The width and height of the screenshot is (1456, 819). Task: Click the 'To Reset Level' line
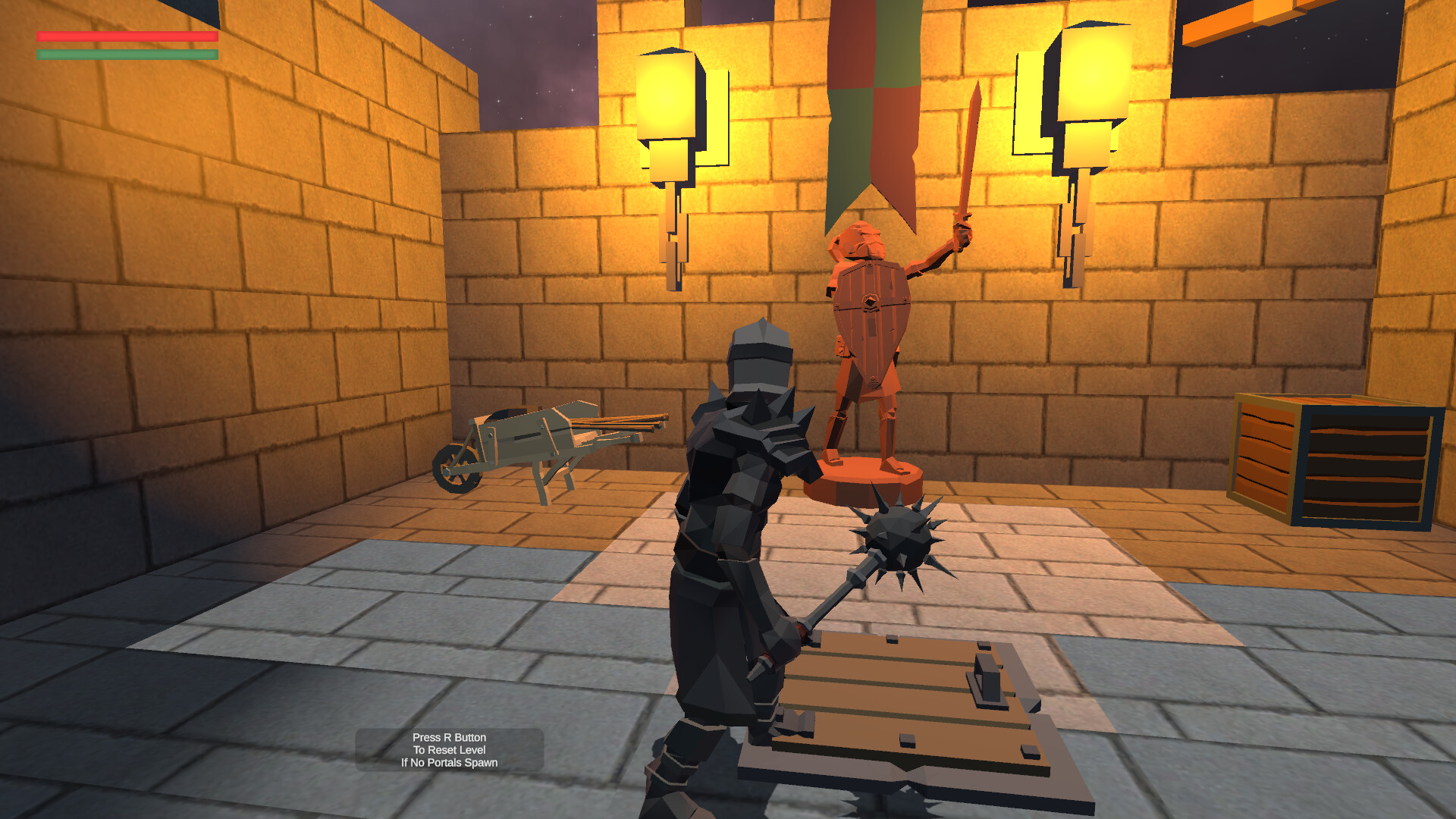450,749
